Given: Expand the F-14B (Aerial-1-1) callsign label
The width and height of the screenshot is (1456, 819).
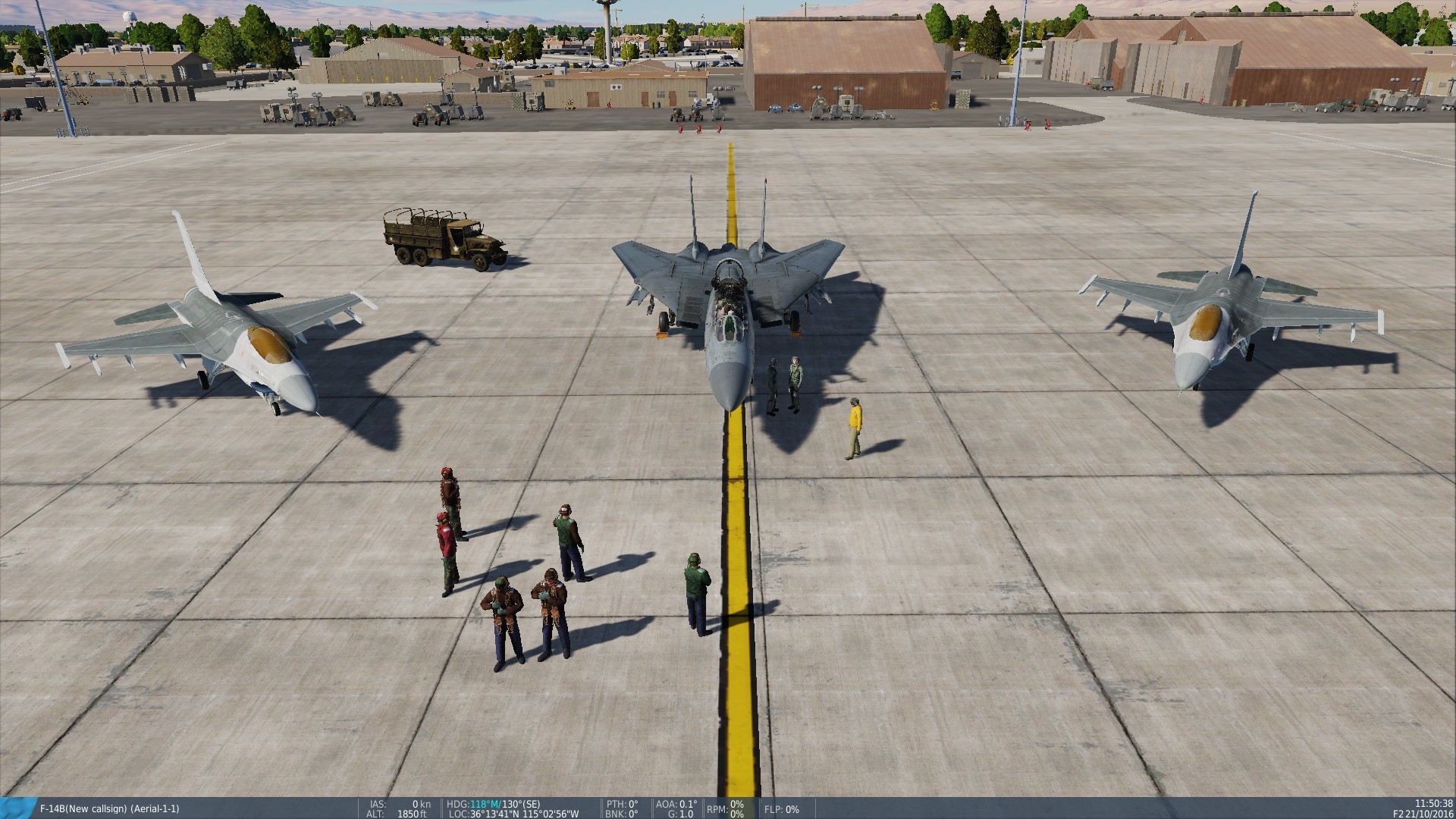Looking at the screenshot, I should click(x=110, y=809).
